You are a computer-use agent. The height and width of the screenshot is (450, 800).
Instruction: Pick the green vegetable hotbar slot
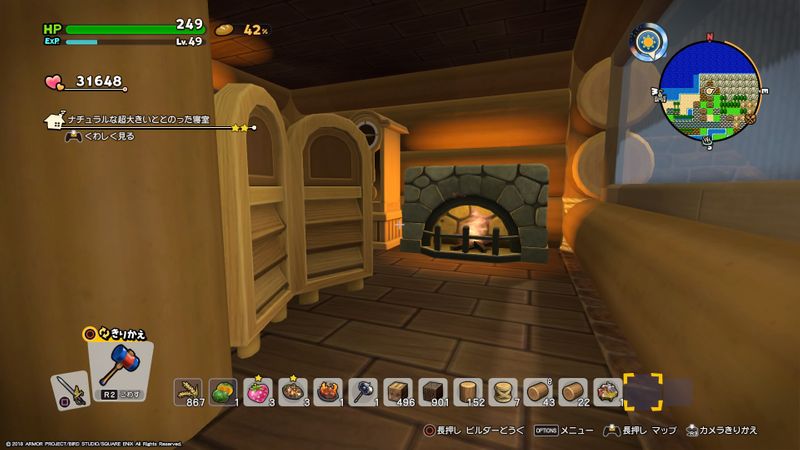(222, 391)
